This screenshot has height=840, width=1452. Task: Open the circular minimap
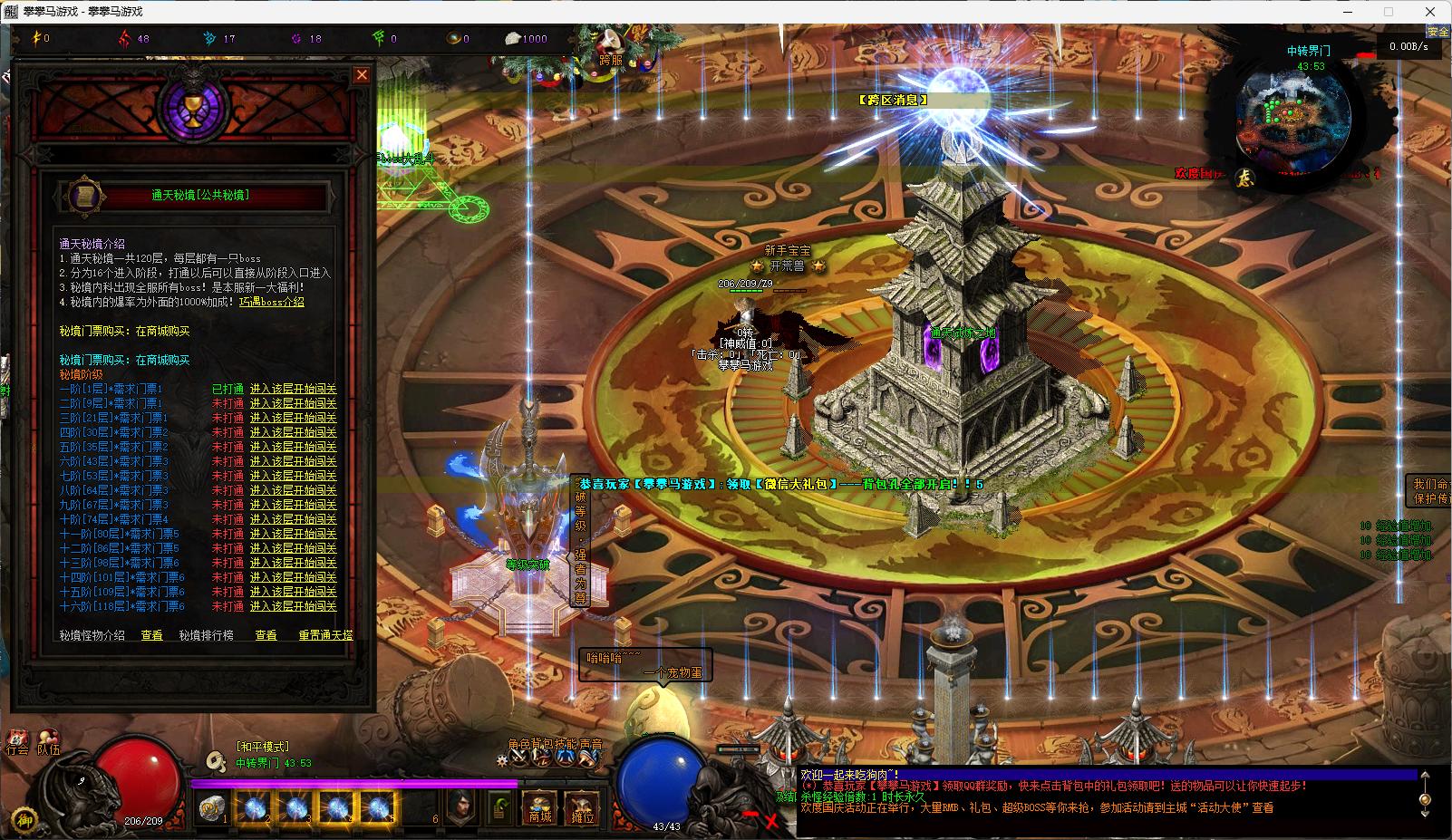pos(1293,118)
